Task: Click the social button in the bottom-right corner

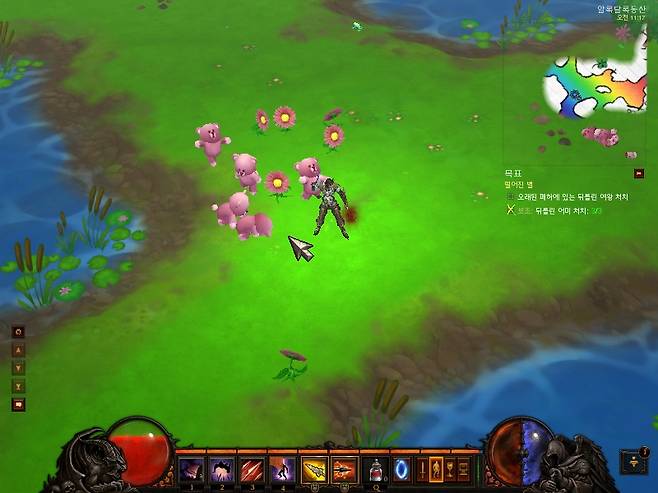Action: pos(633,461)
